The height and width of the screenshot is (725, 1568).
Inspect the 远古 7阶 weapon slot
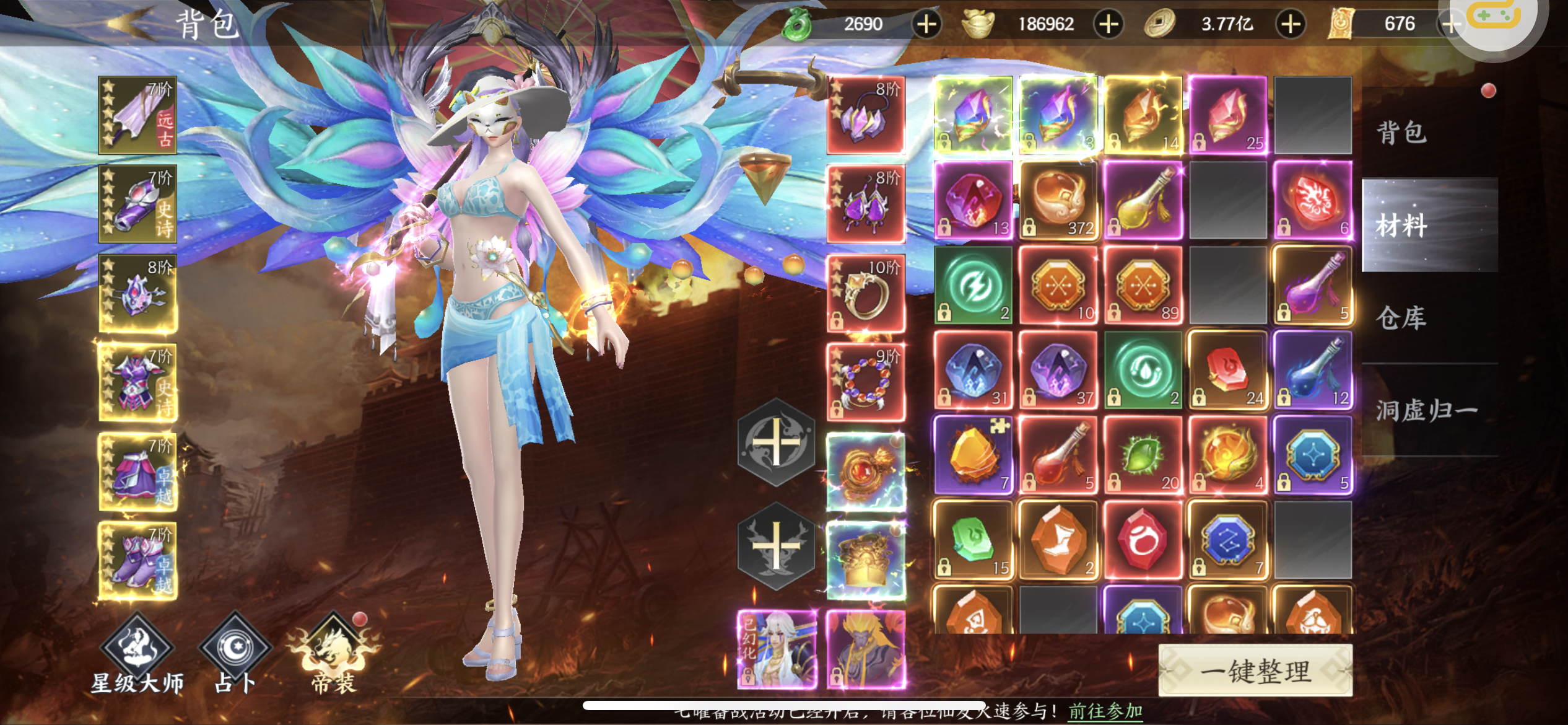pos(137,115)
